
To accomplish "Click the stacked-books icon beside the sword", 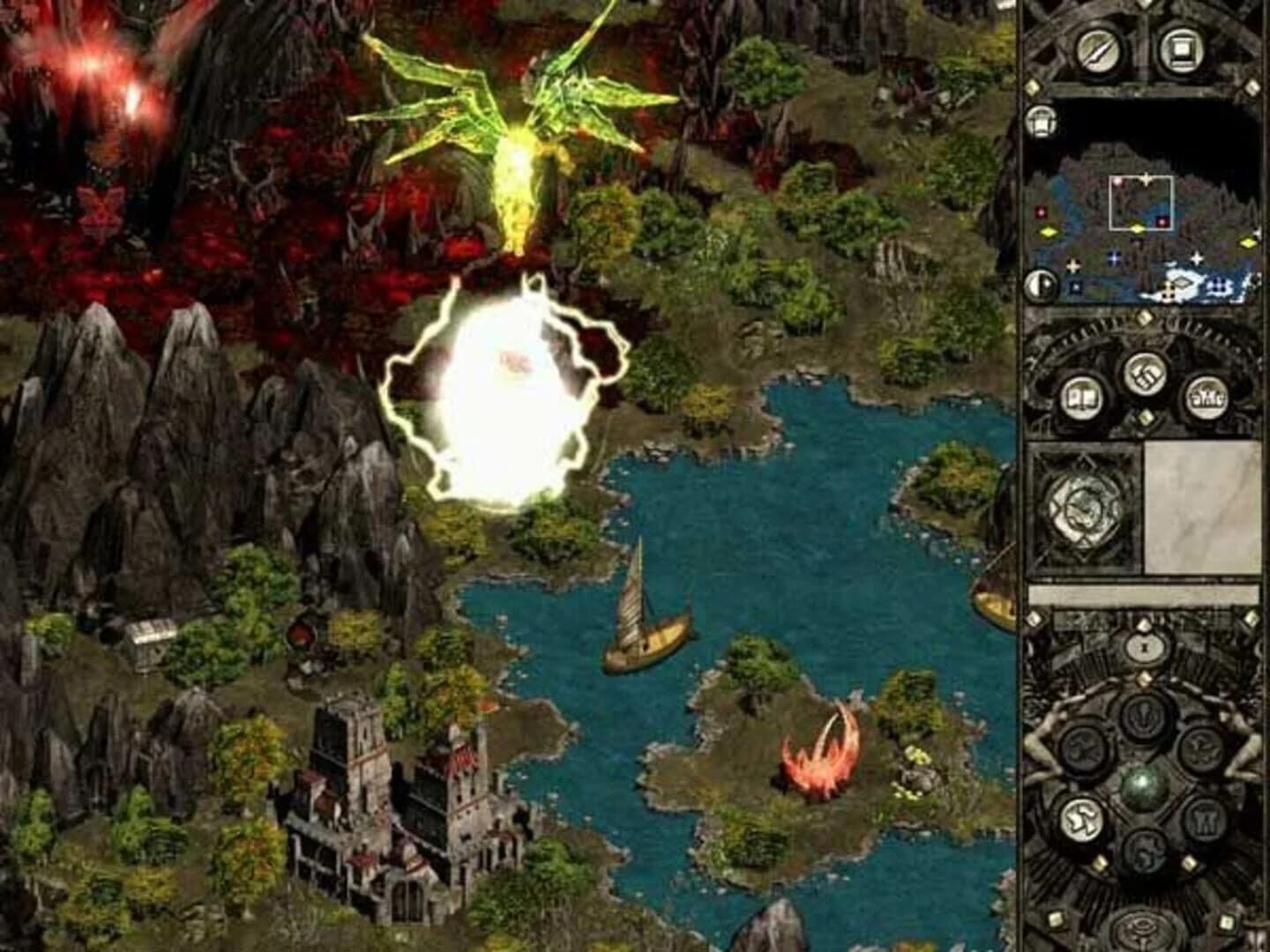I will [1182, 49].
